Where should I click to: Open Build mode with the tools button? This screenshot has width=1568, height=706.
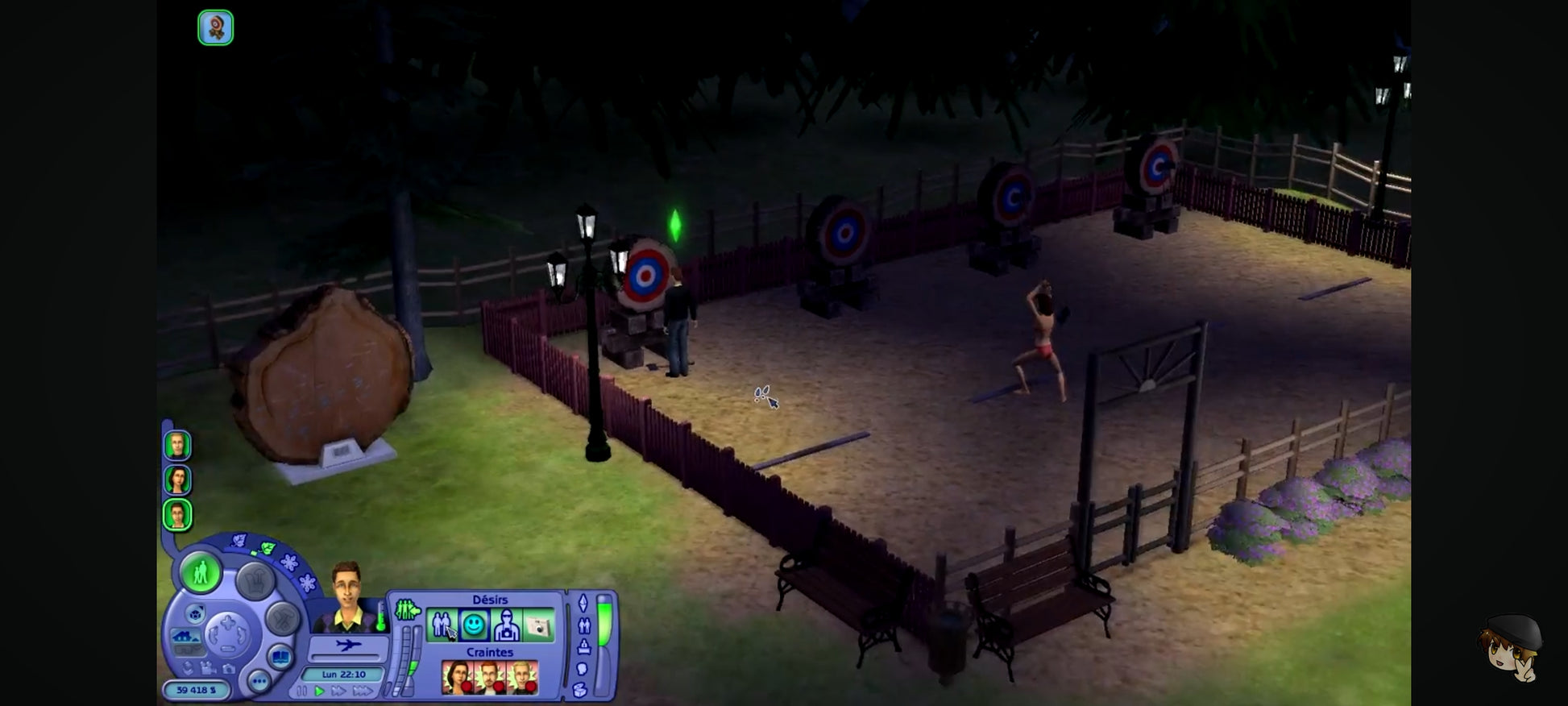click(x=283, y=619)
